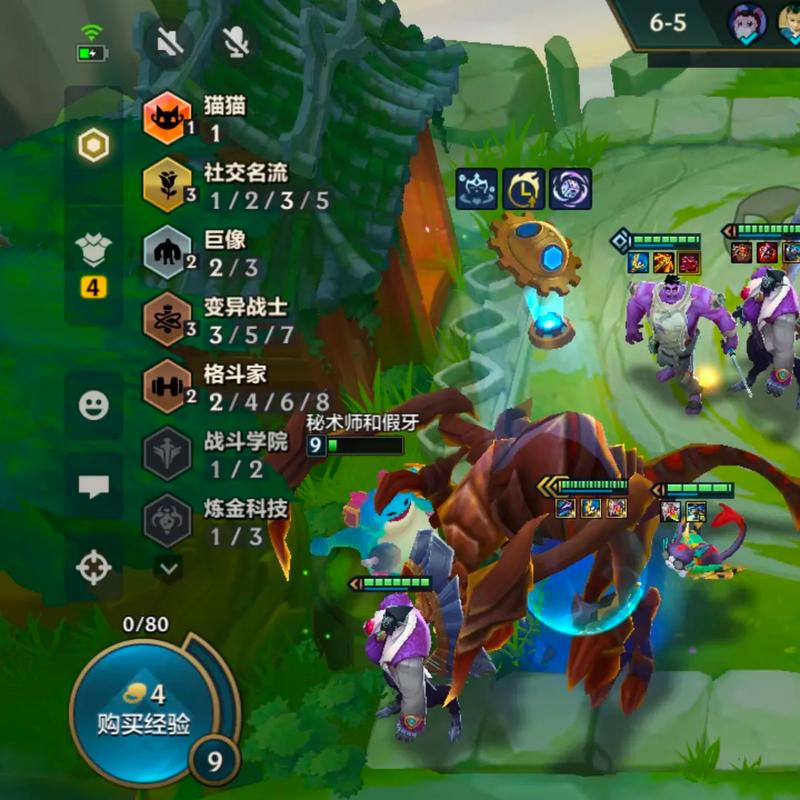Select the 格斗家 trait entry

(x=167, y=387)
